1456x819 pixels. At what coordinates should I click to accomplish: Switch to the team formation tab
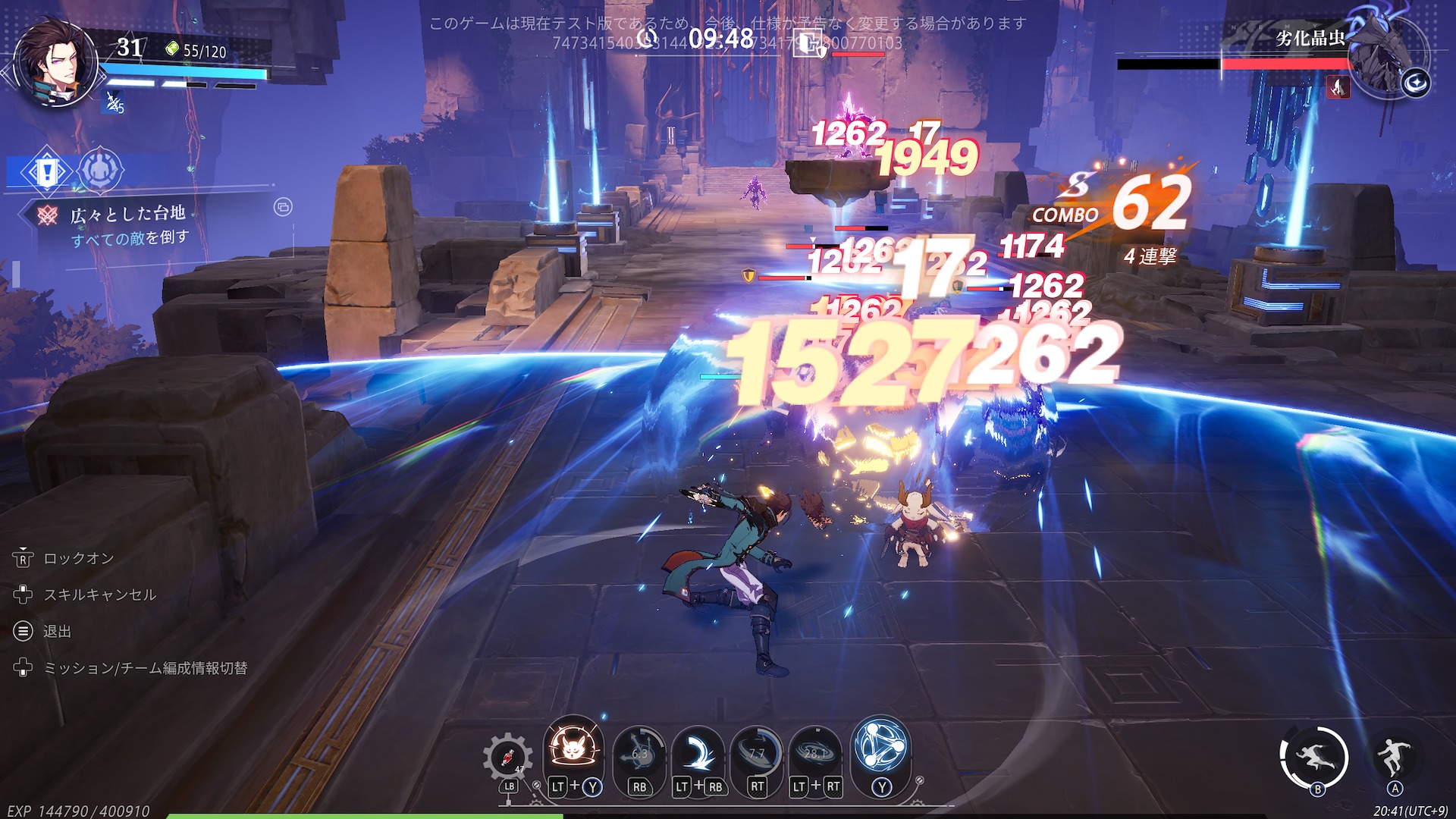[100, 171]
